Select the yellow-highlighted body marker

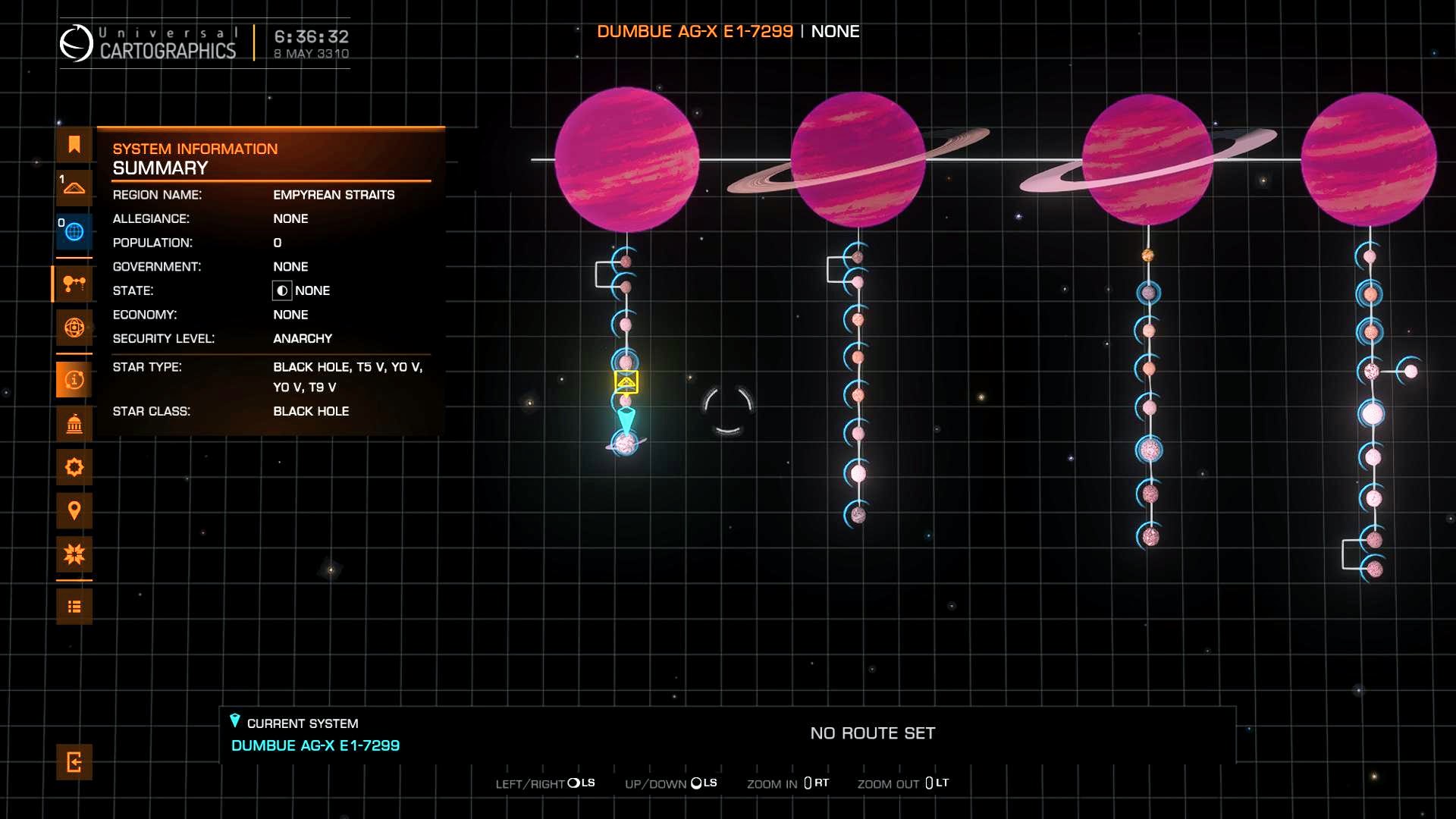click(626, 381)
